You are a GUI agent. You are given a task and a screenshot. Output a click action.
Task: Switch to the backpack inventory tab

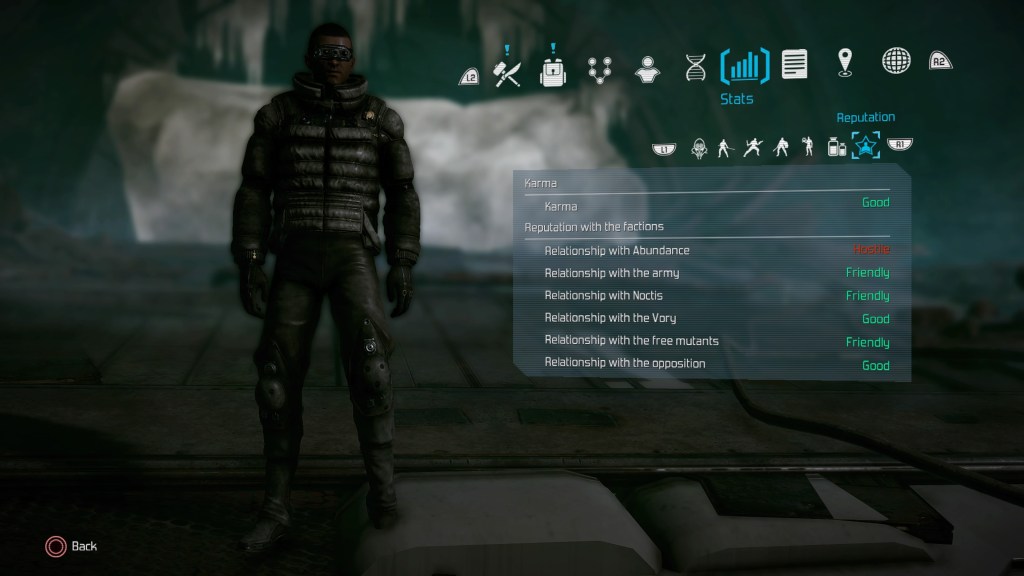552,70
